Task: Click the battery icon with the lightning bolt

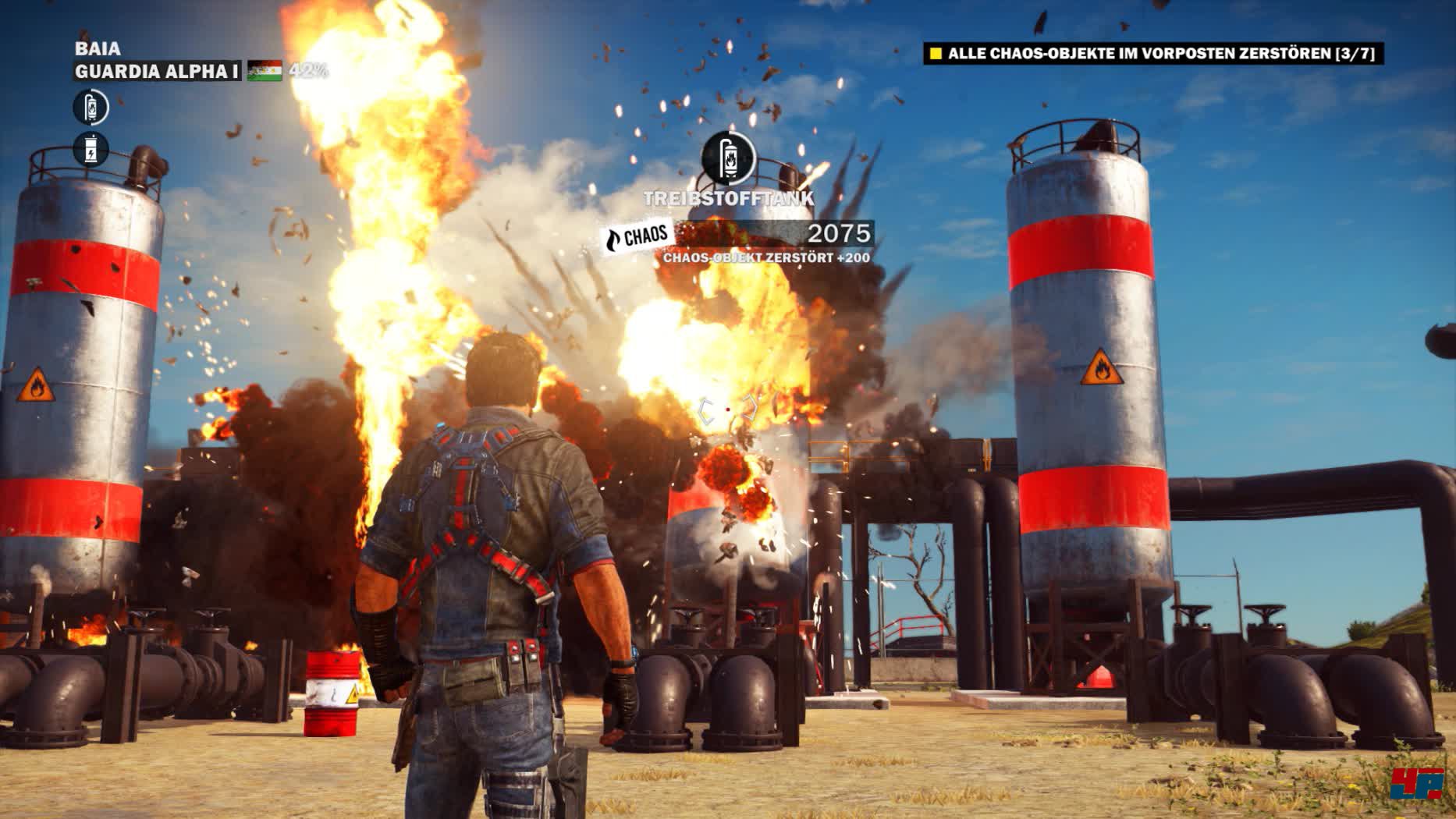Action: coord(91,149)
